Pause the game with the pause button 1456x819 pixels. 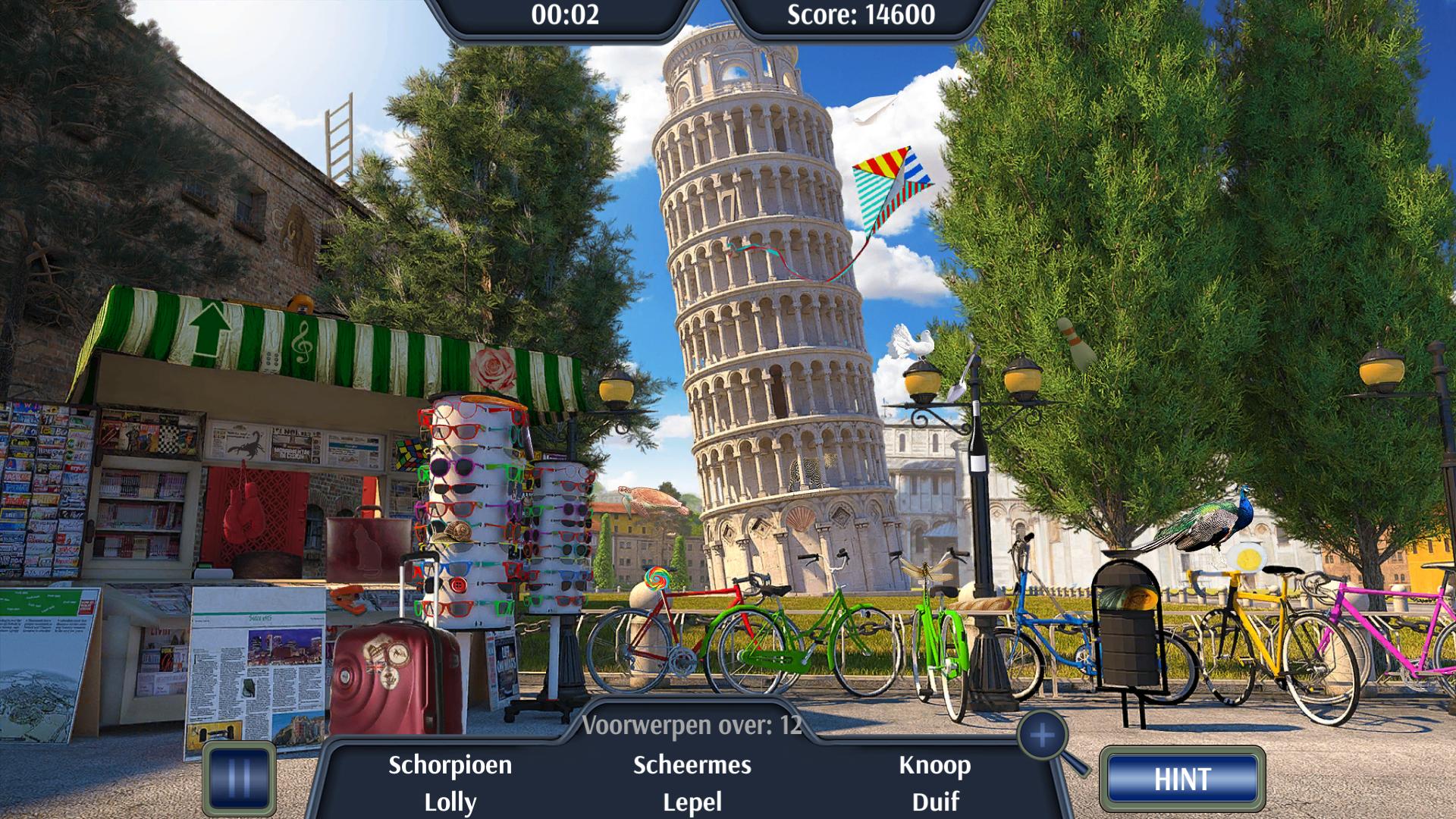pyautogui.click(x=239, y=779)
